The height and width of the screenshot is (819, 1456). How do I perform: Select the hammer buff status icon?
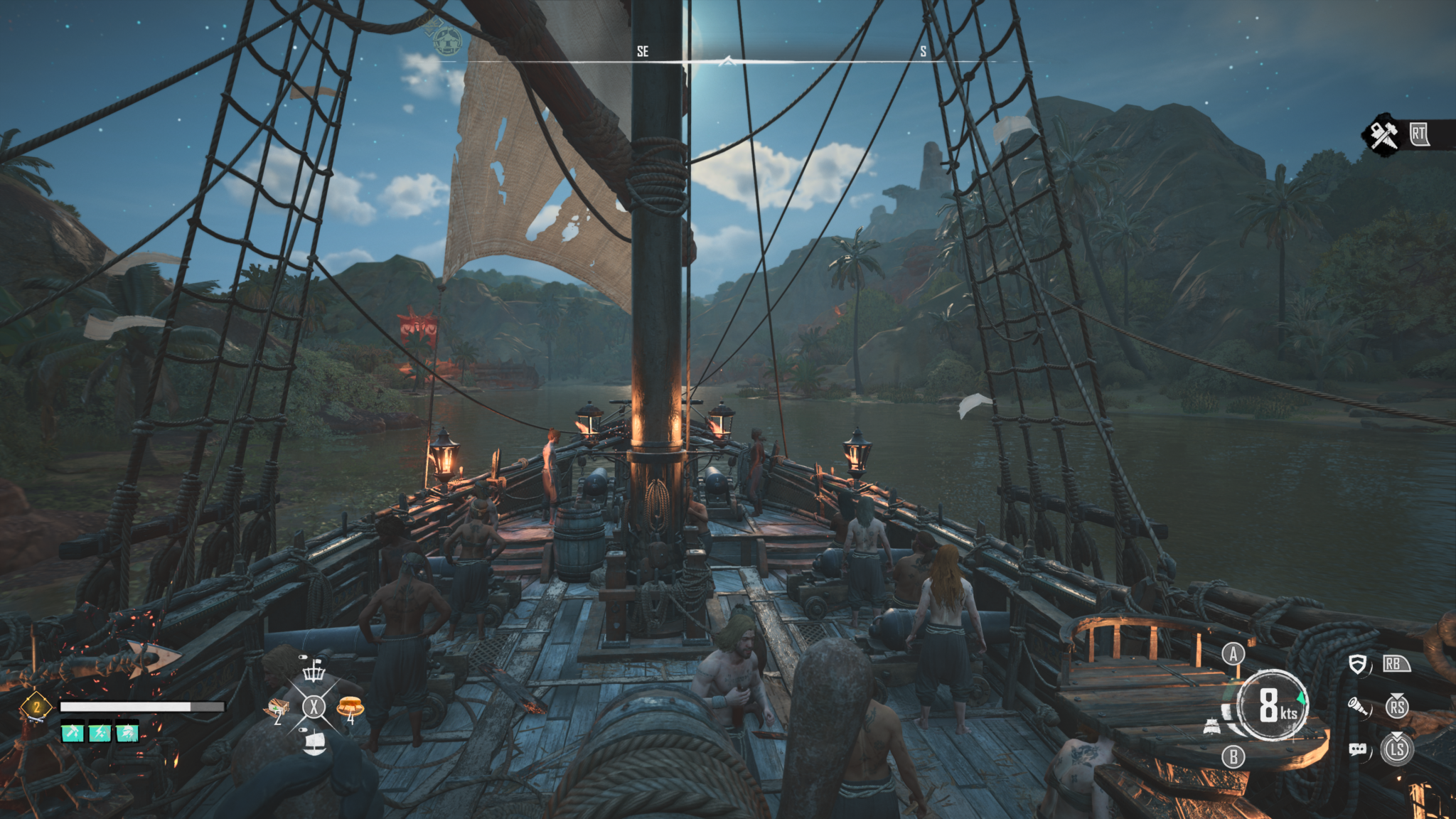pos(73,732)
